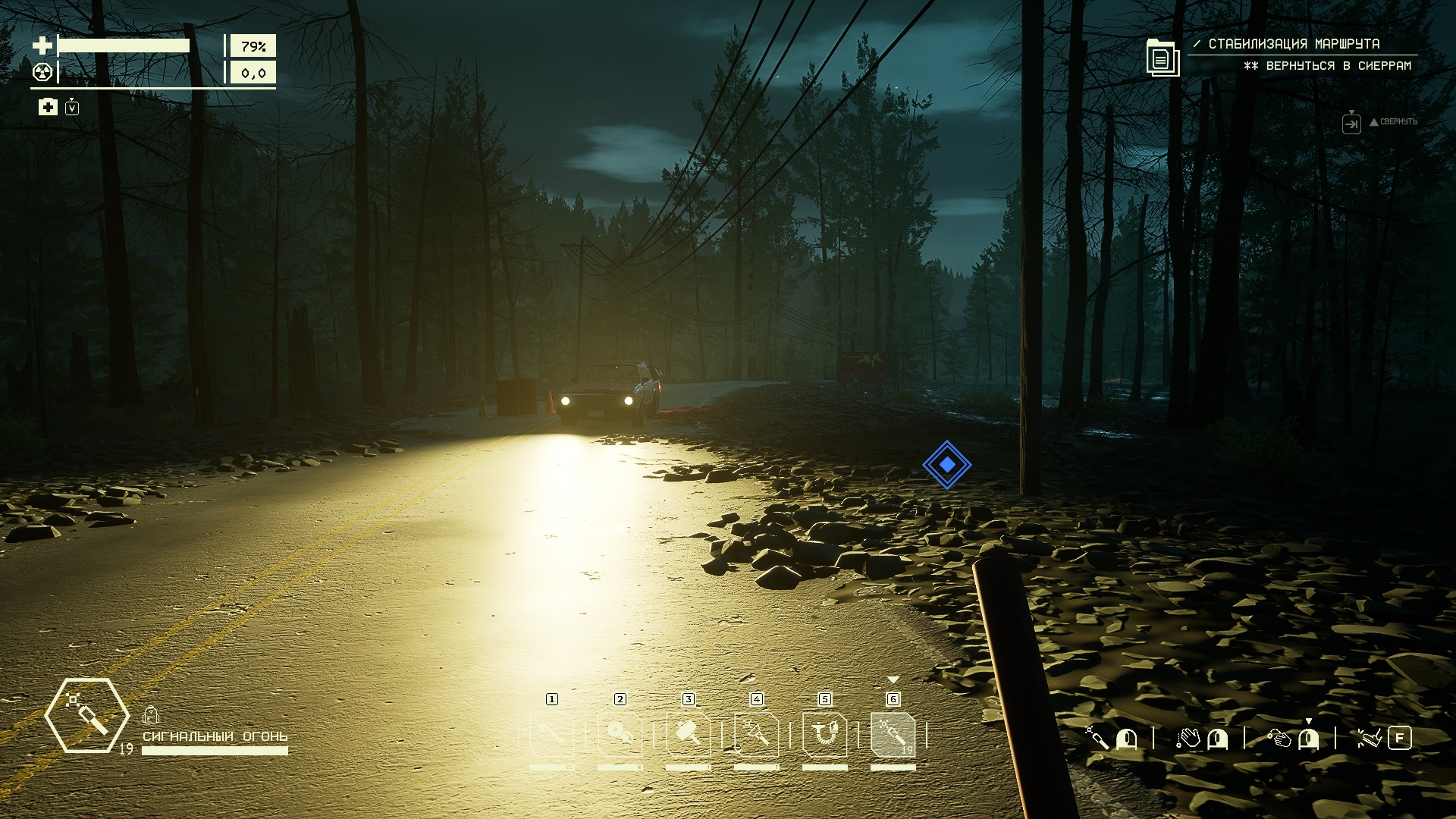Select the flare slot showing 19

tap(893, 734)
